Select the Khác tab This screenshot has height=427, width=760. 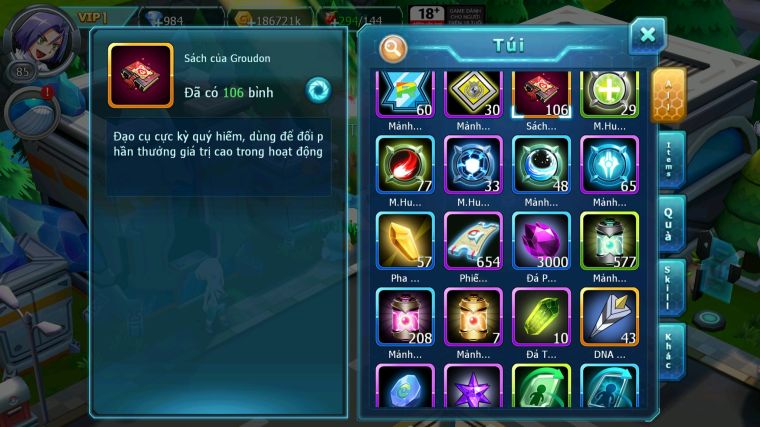click(x=669, y=350)
